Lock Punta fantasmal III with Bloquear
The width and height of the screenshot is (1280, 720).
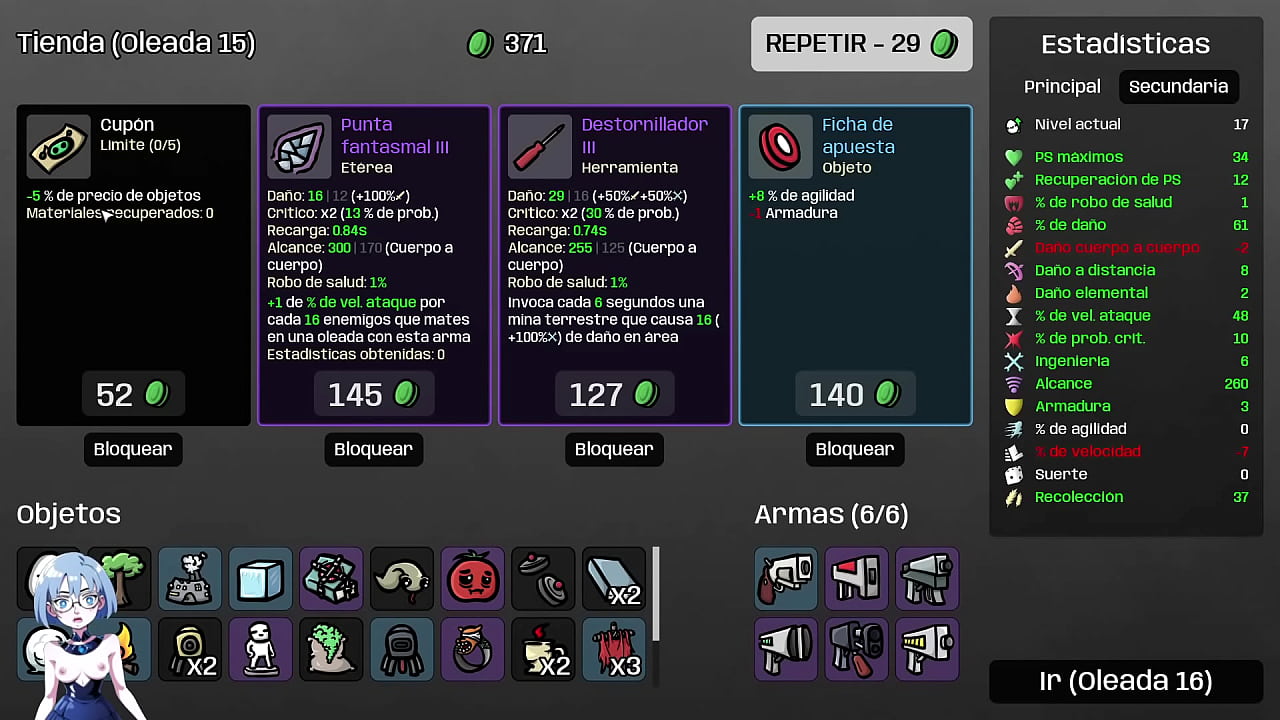(374, 449)
